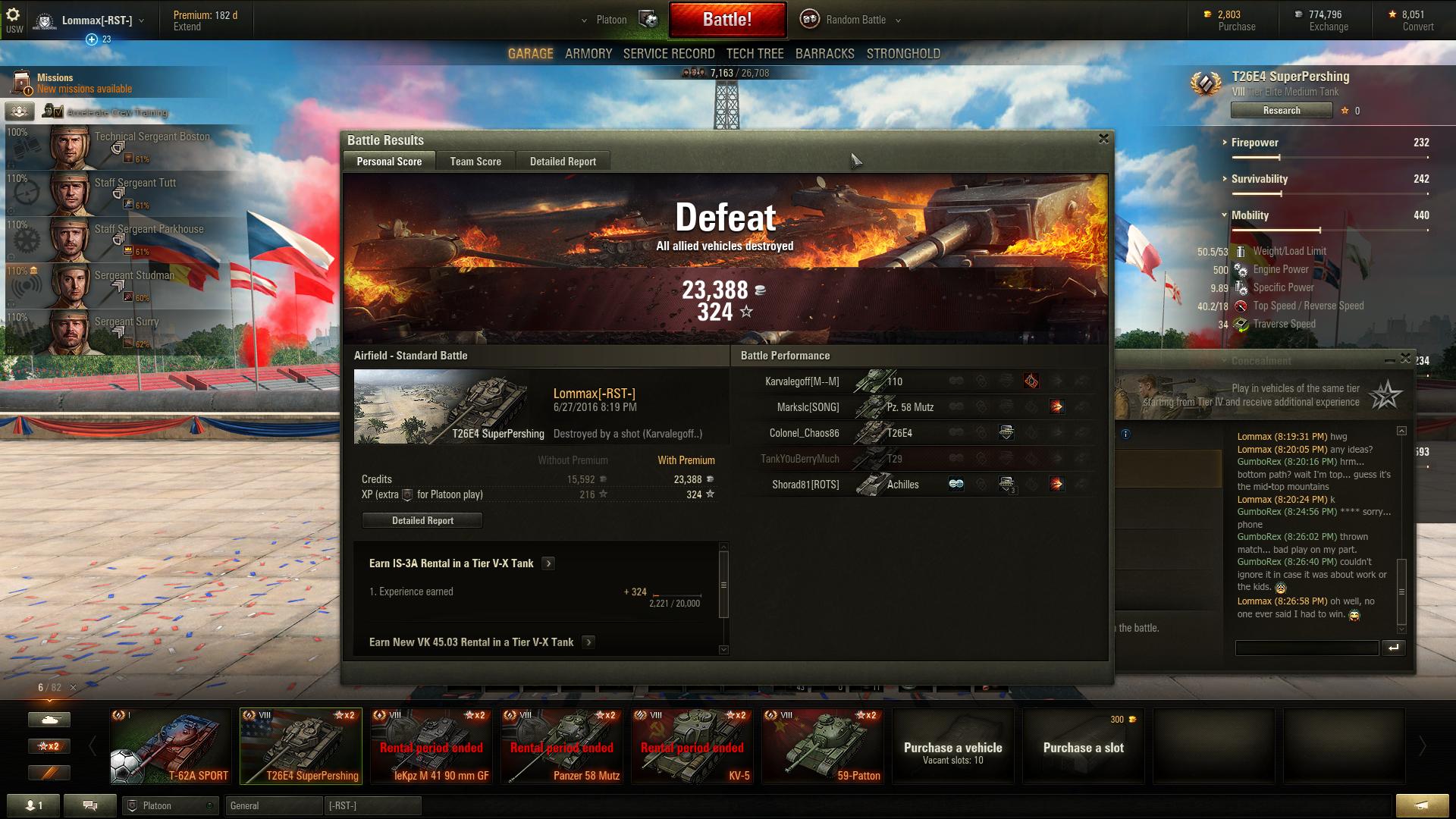Image resolution: width=1456 pixels, height=819 pixels.
Task: Open the settings gear menu
Action: coord(13,15)
